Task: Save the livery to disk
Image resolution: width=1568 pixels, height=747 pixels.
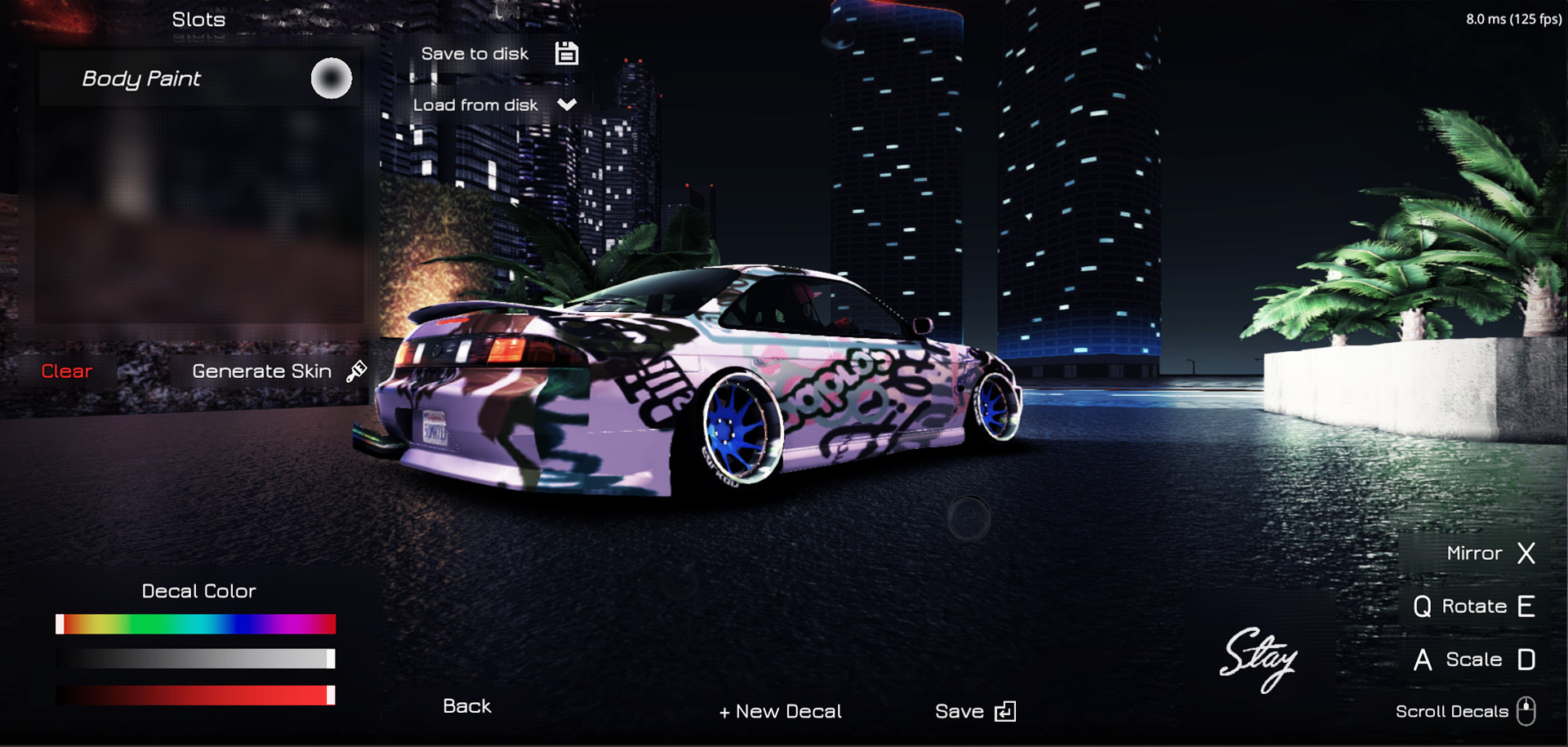Action: [x=498, y=54]
